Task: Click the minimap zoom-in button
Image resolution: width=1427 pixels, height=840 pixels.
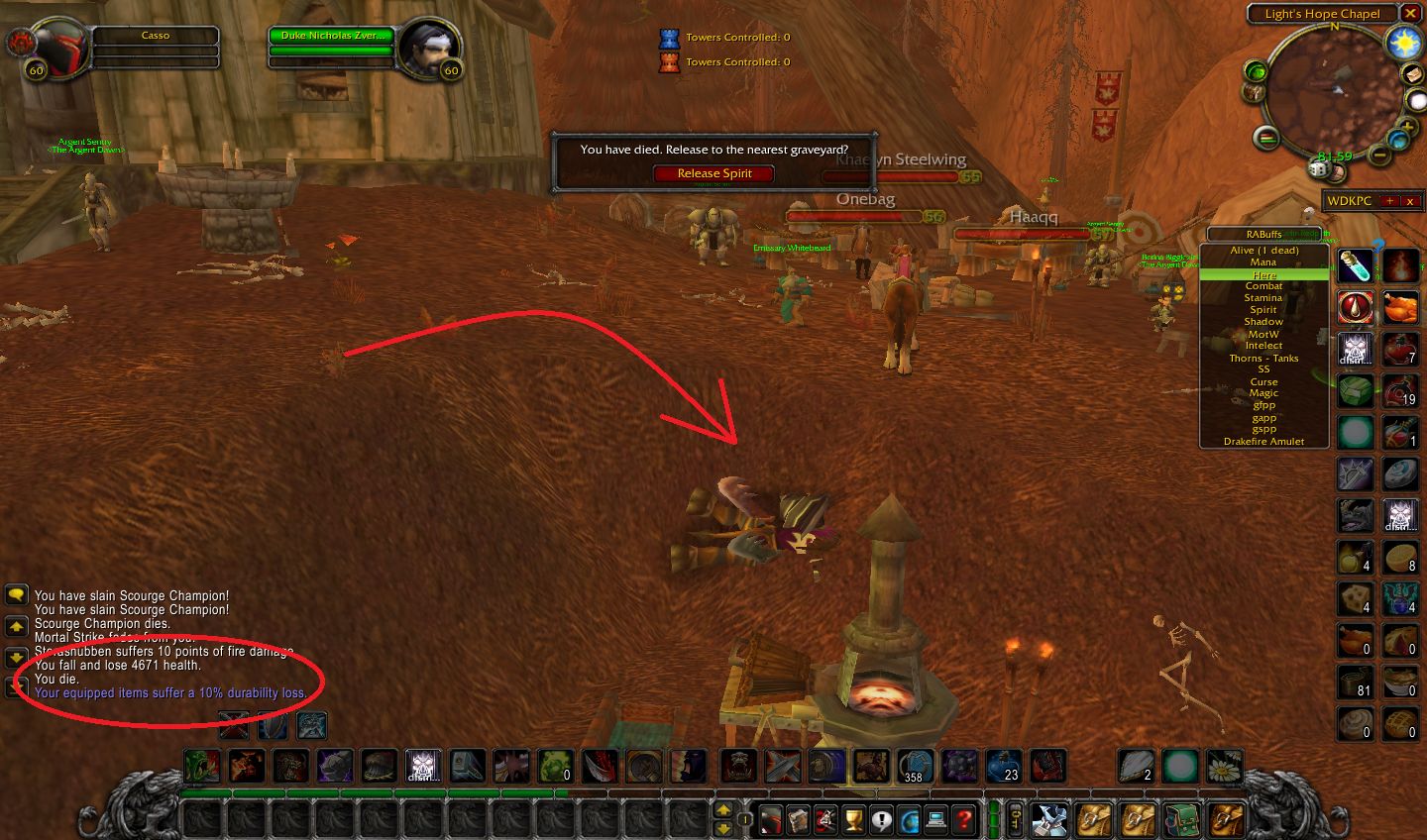Action: click(1408, 125)
